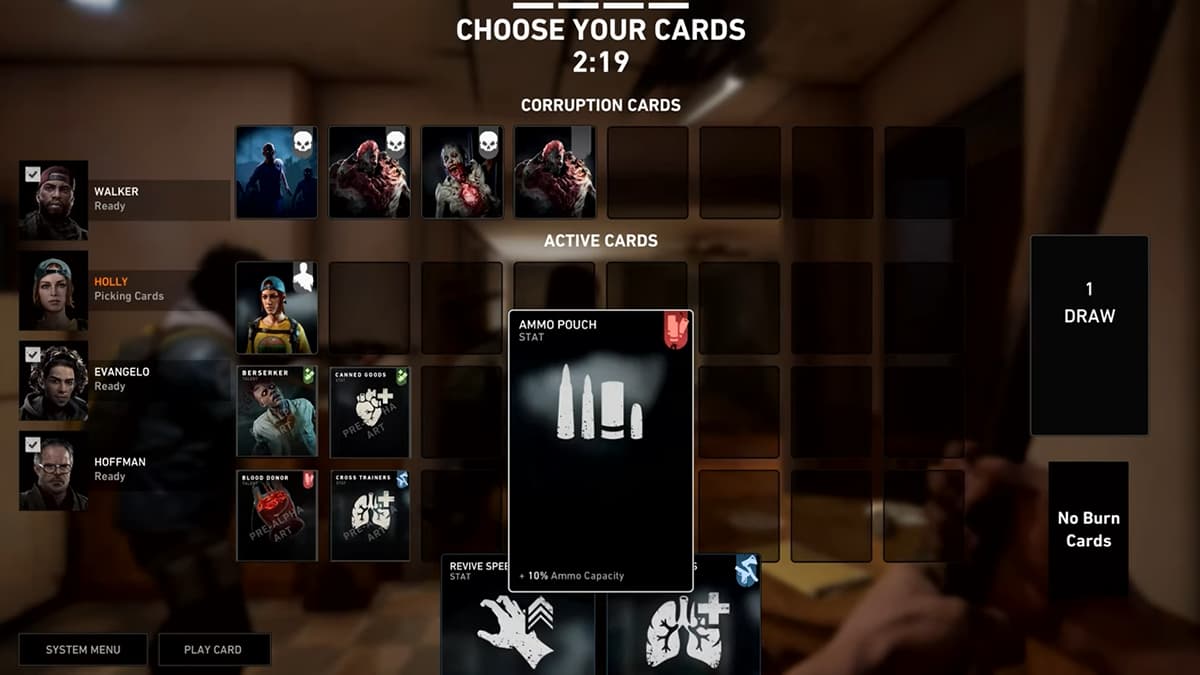
Task: Open the System Menu
Action: coord(83,650)
